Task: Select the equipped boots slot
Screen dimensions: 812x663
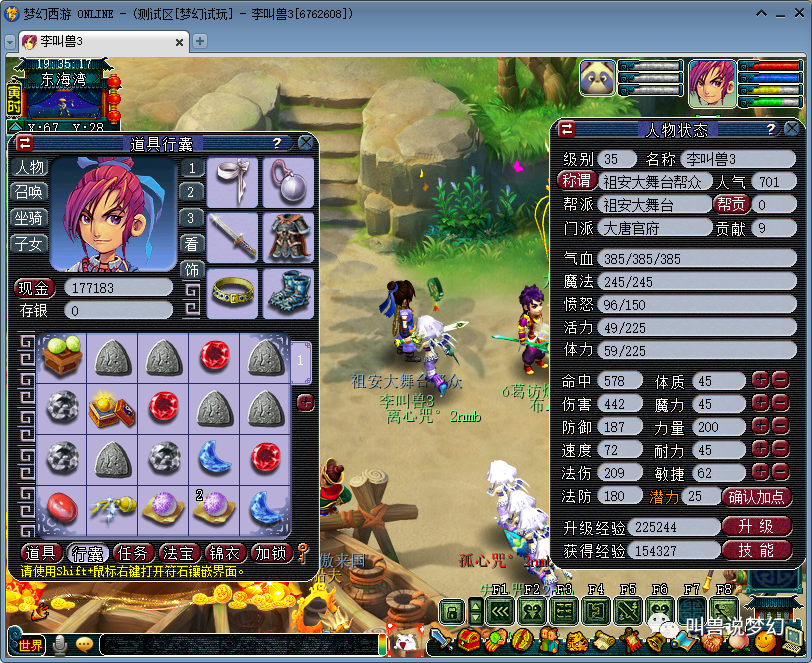Action: (288, 293)
